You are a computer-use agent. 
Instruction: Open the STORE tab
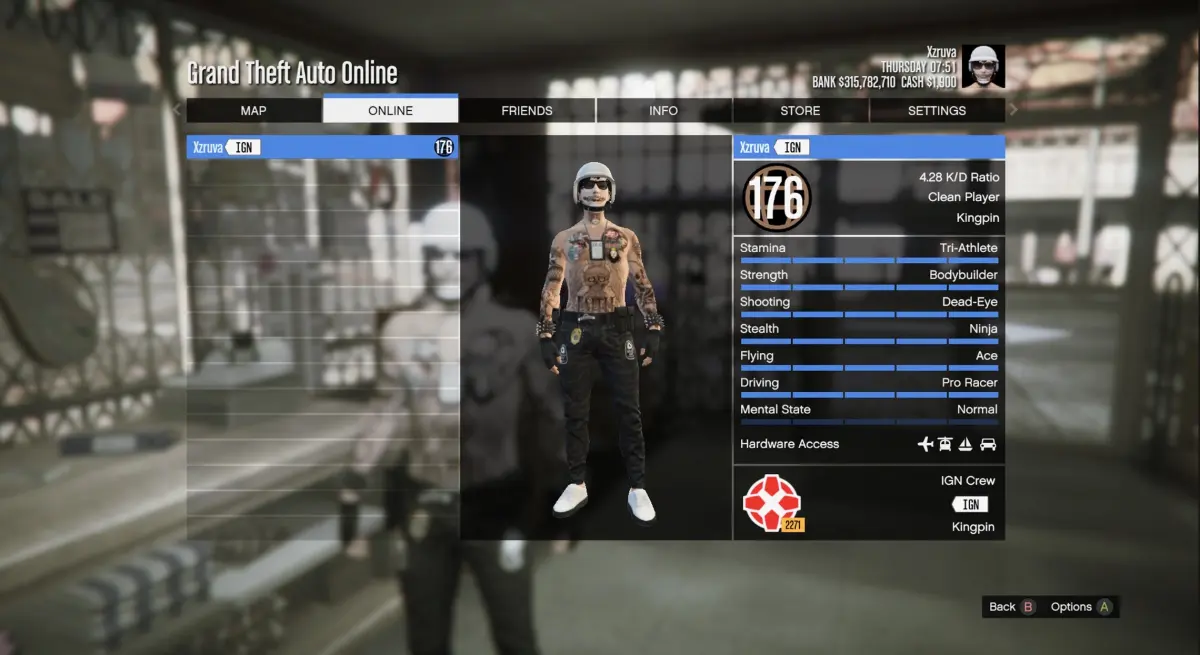[800, 111]
